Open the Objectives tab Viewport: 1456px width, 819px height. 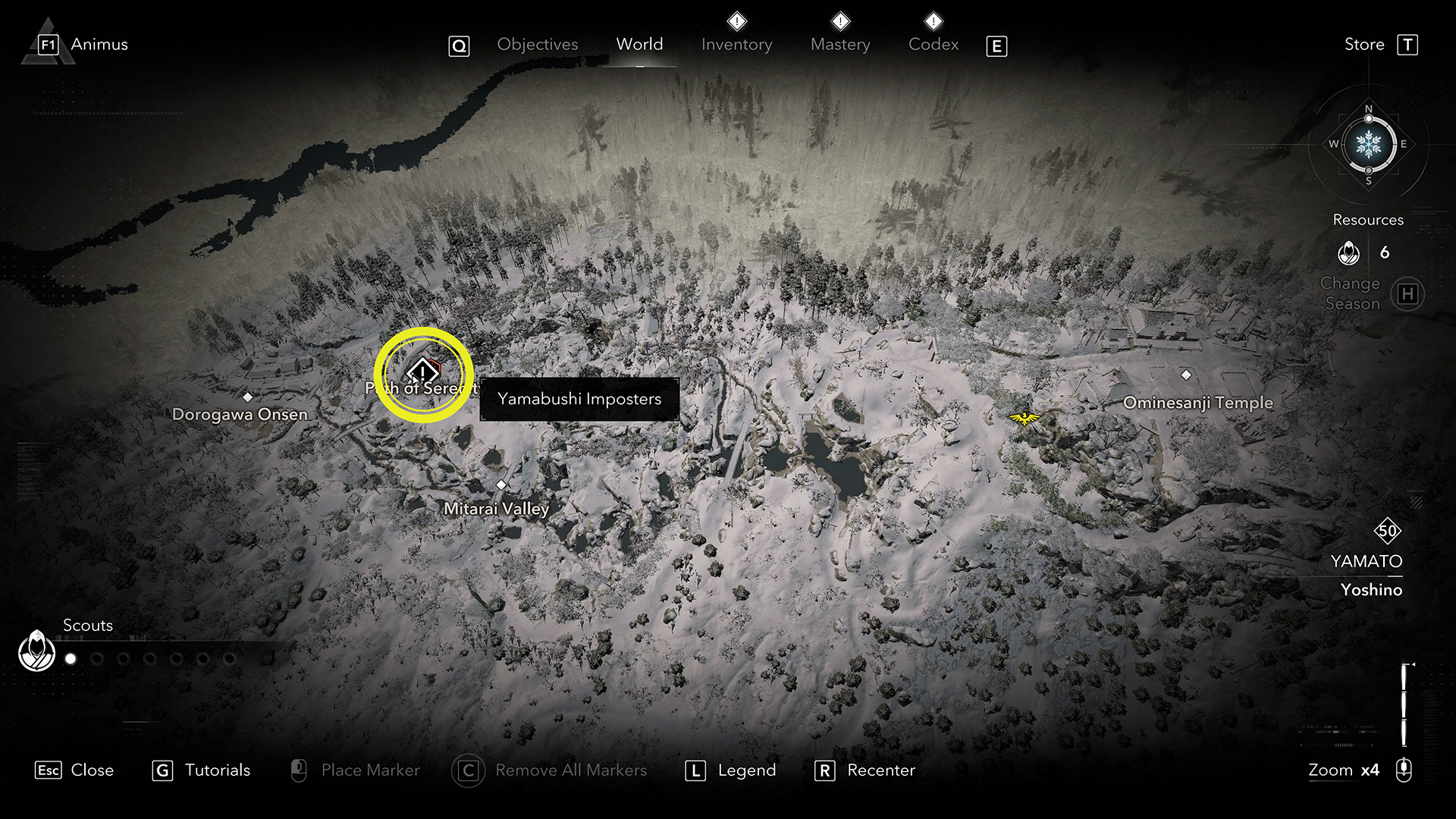537,45
